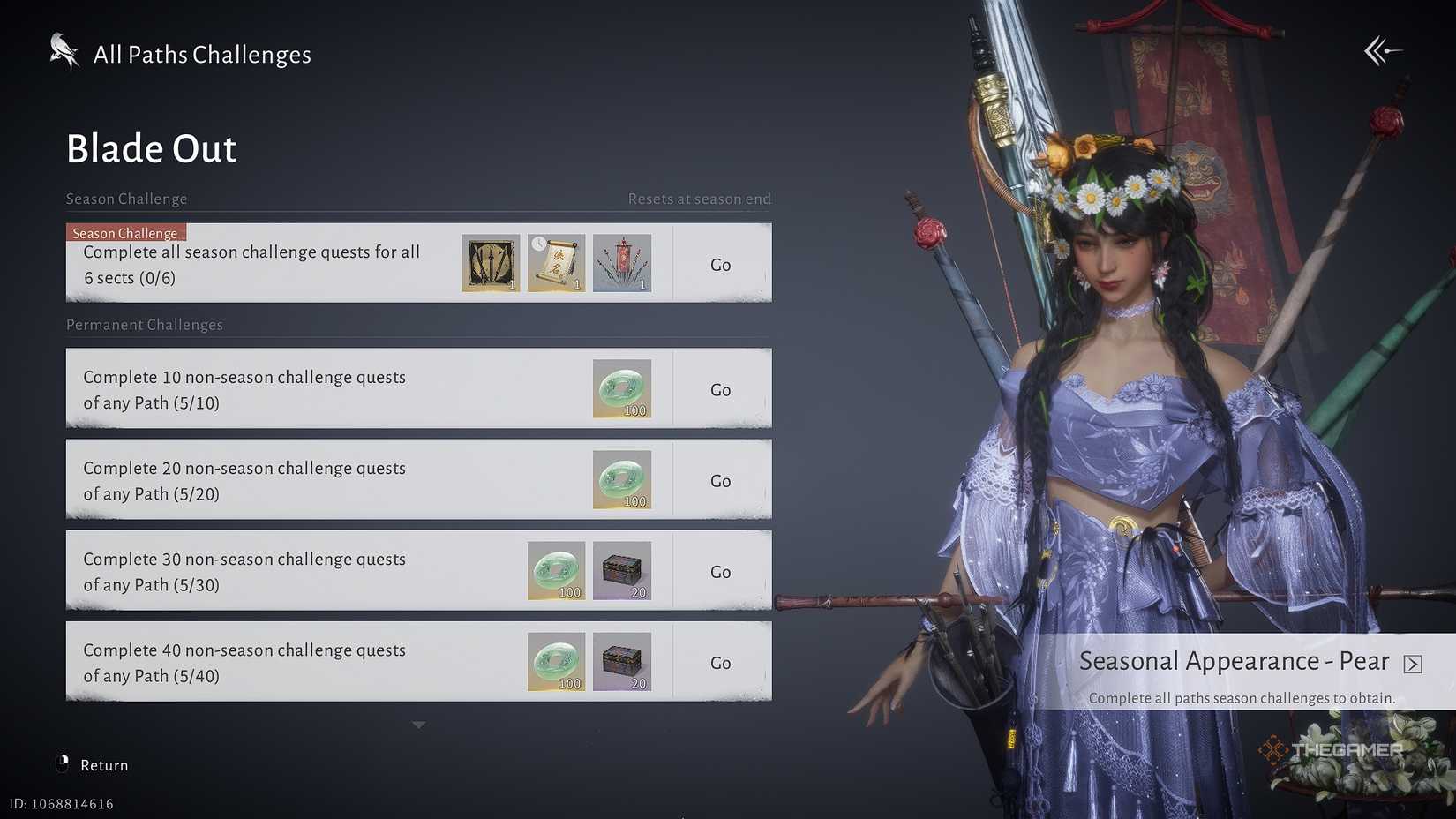Viewport: 1456px width, 819px height.
Task: Open the treasure chest icon in the 30-quest row
Action: (x=622, y=570)
